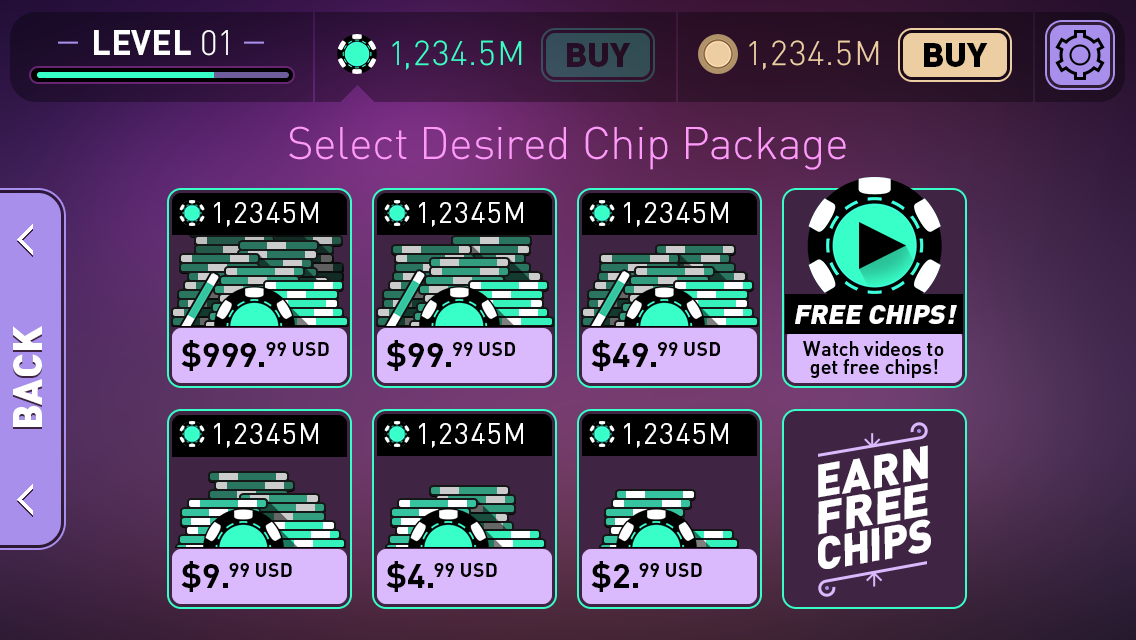The width and height of the screenshot is (1136, 640).
Task: Choose the $999.99 USD chip package
Action: pos(259,288)
